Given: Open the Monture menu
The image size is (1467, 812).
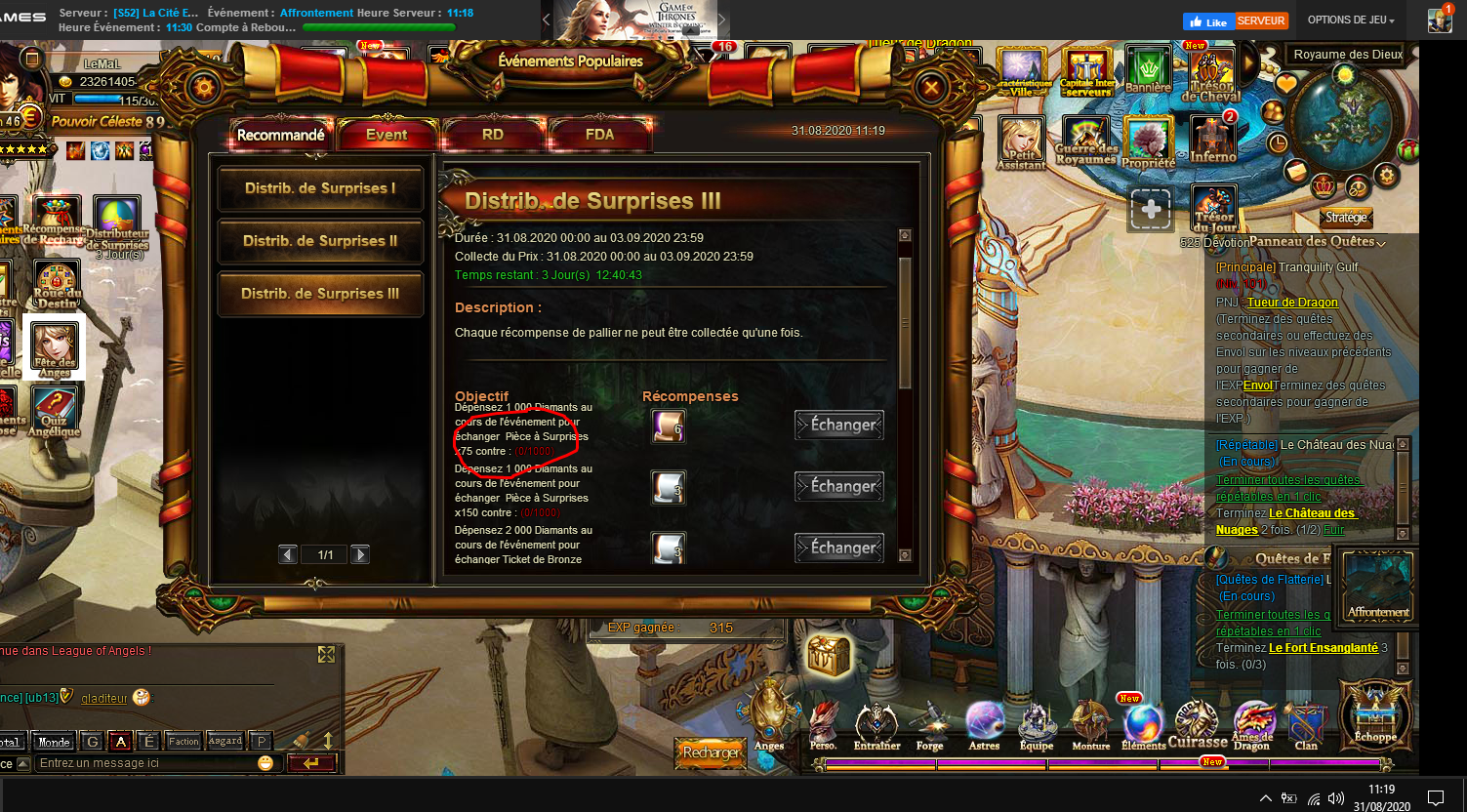Looking at the screenshot, I should (x=1090, y=728).
